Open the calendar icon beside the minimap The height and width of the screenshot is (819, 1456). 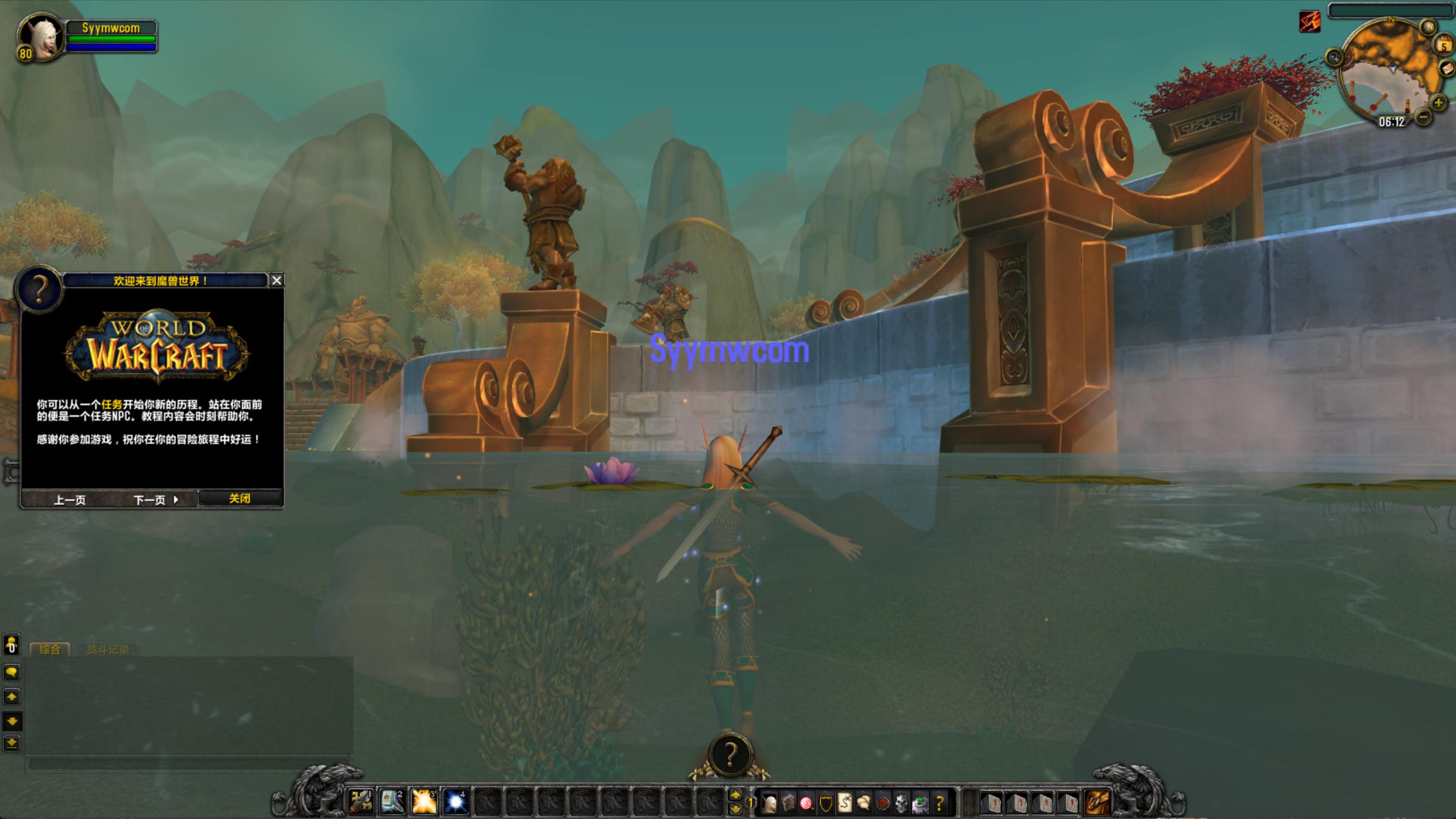point(1444,45)
